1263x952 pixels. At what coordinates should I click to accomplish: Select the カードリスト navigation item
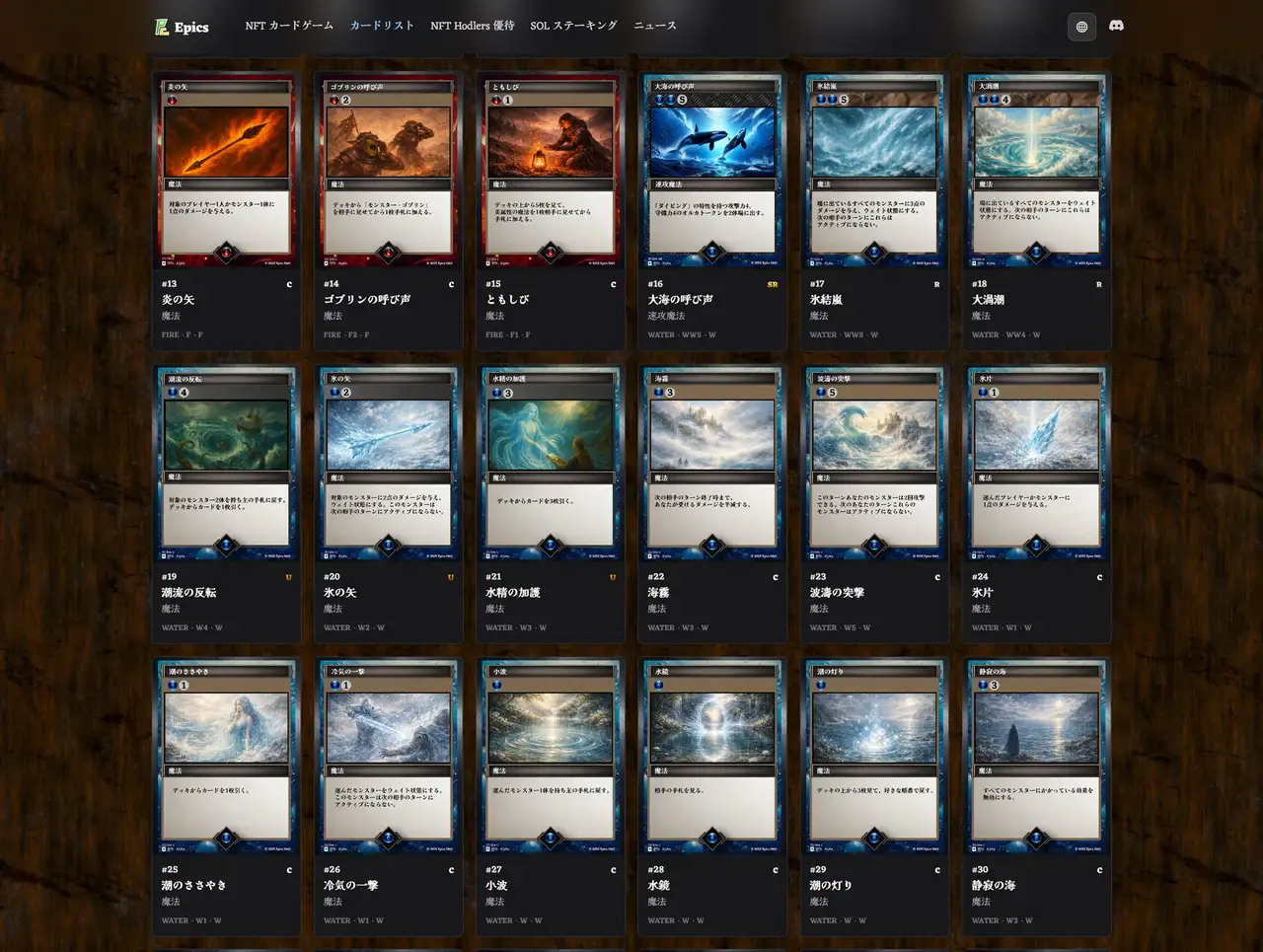point(381,27)
